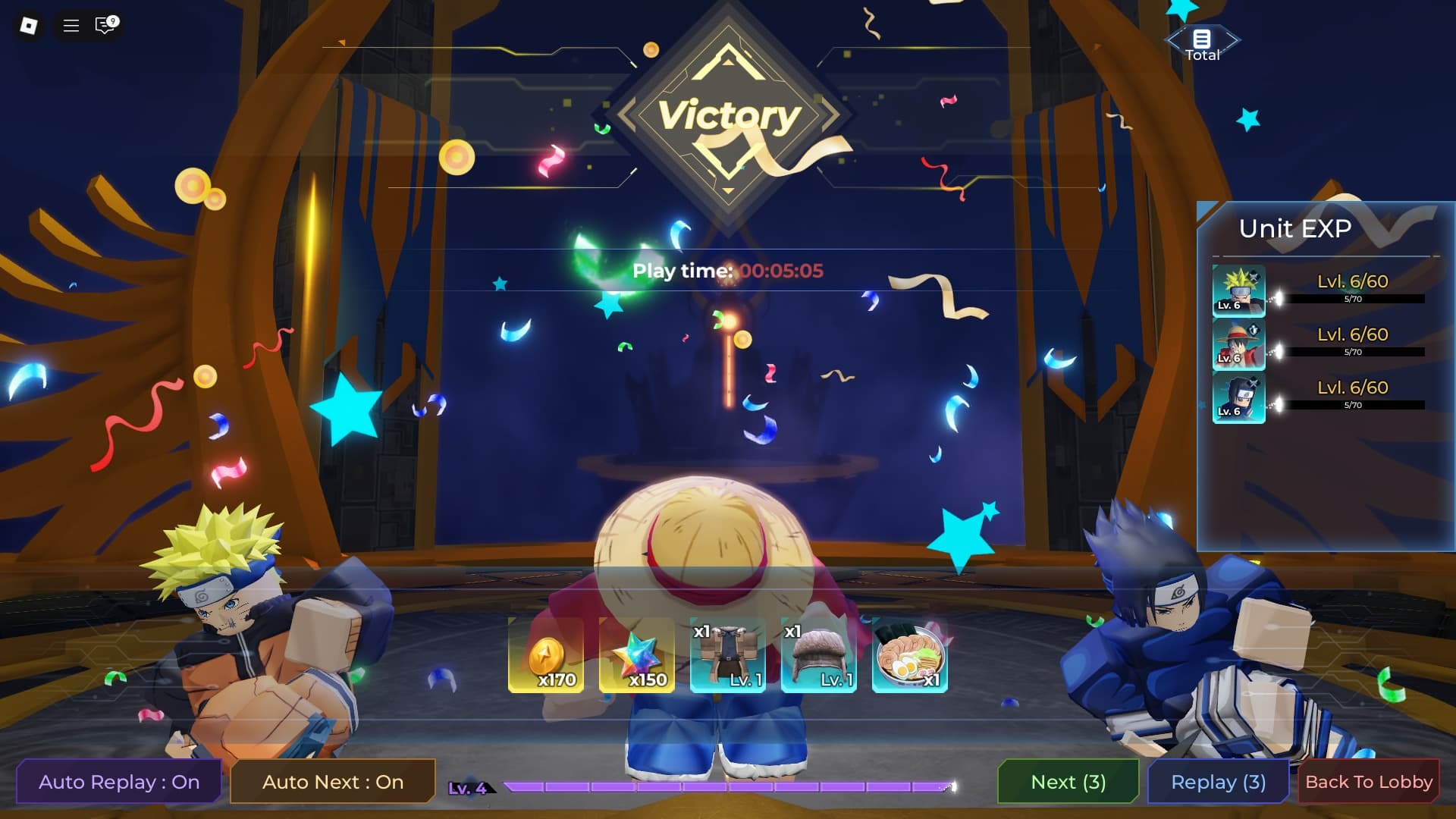The width and height of the screenshot is (1456, 819).
Task: Select the gold coin x170 reward
Action: click(546, 655)
